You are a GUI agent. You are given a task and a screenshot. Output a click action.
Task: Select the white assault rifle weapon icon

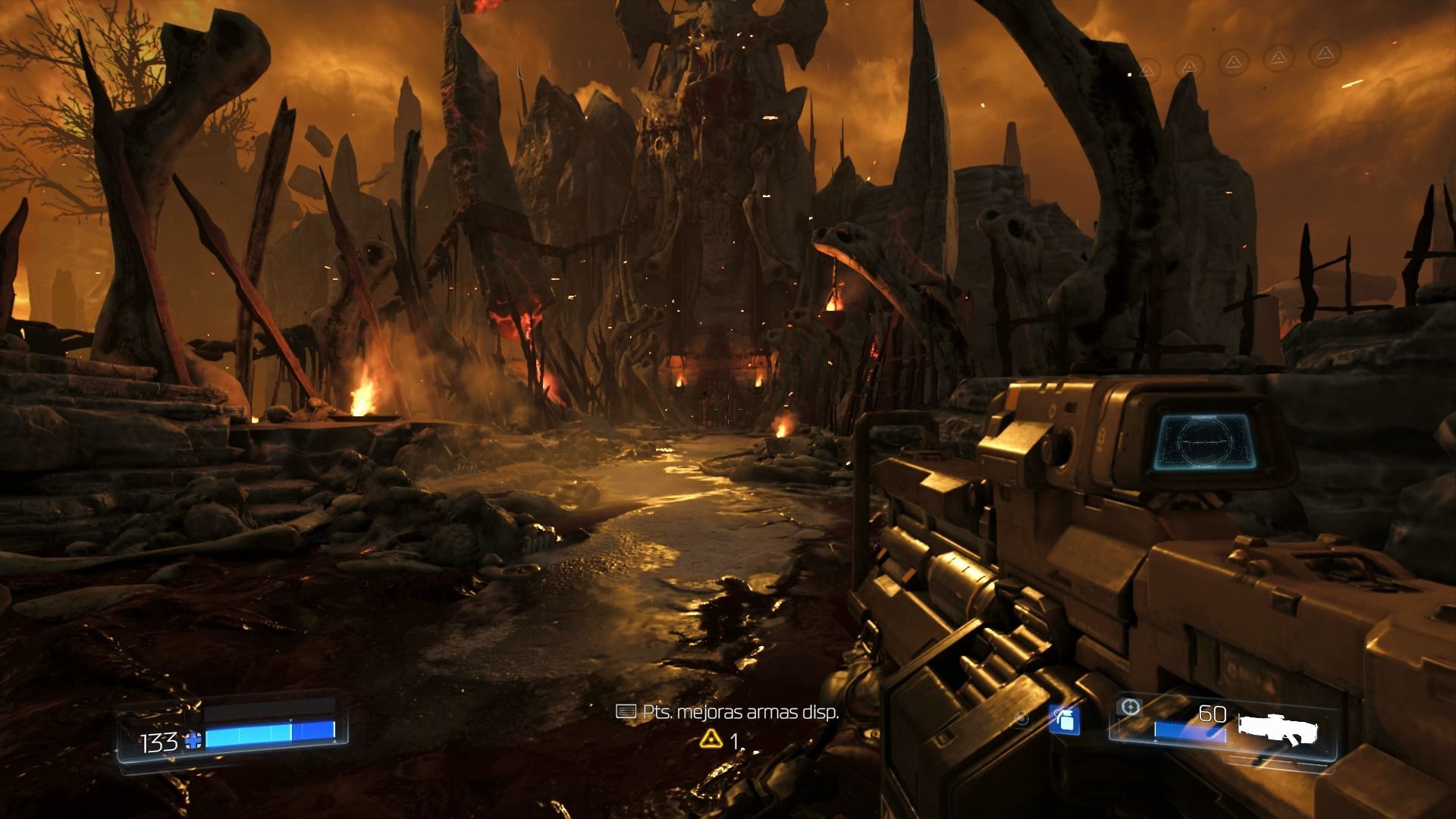click(1278, 727)
